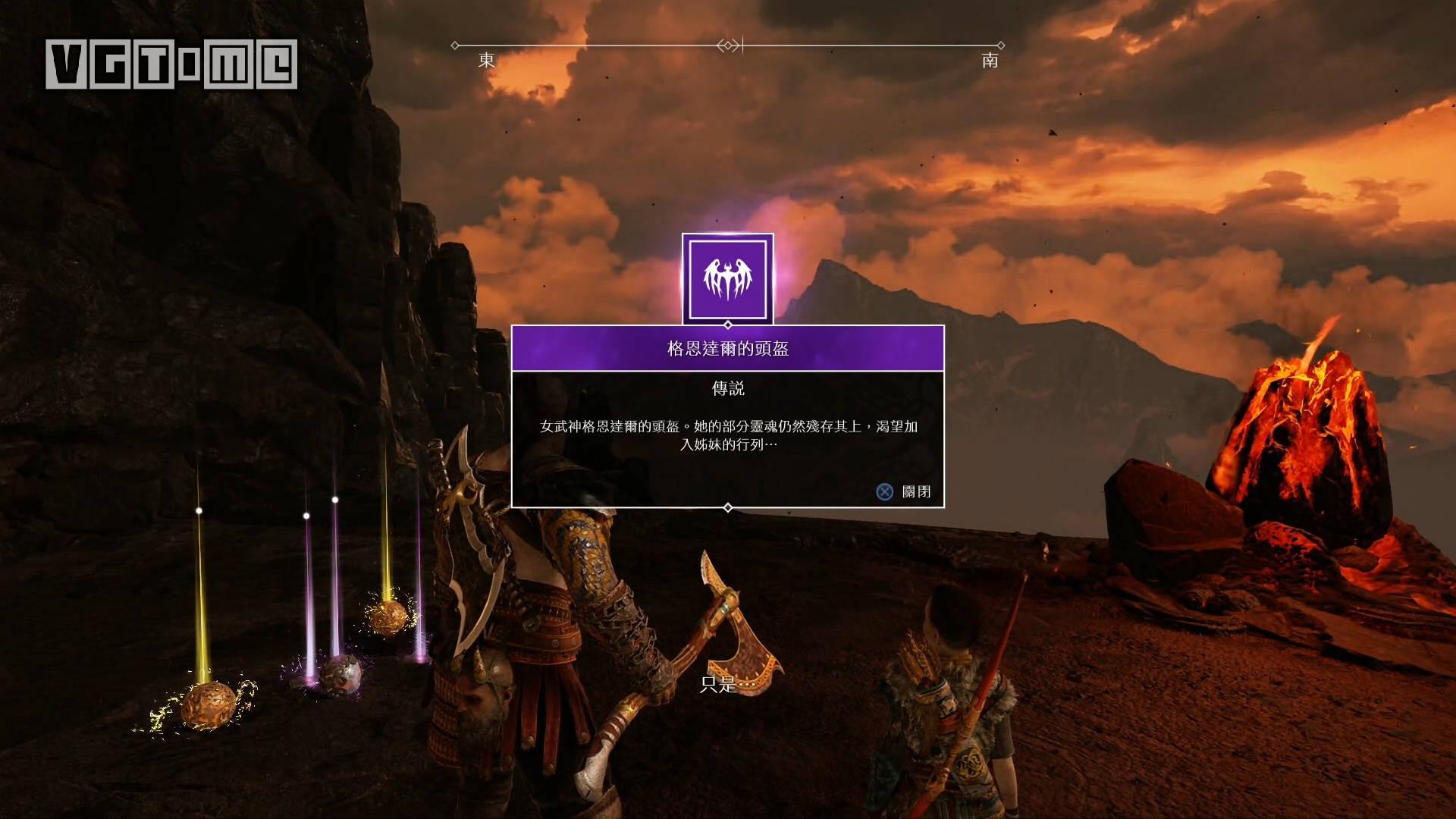Click the Valkyrie wings emblem above the dialog
Screen dimensions: 1456x819
tap(728, 278)
